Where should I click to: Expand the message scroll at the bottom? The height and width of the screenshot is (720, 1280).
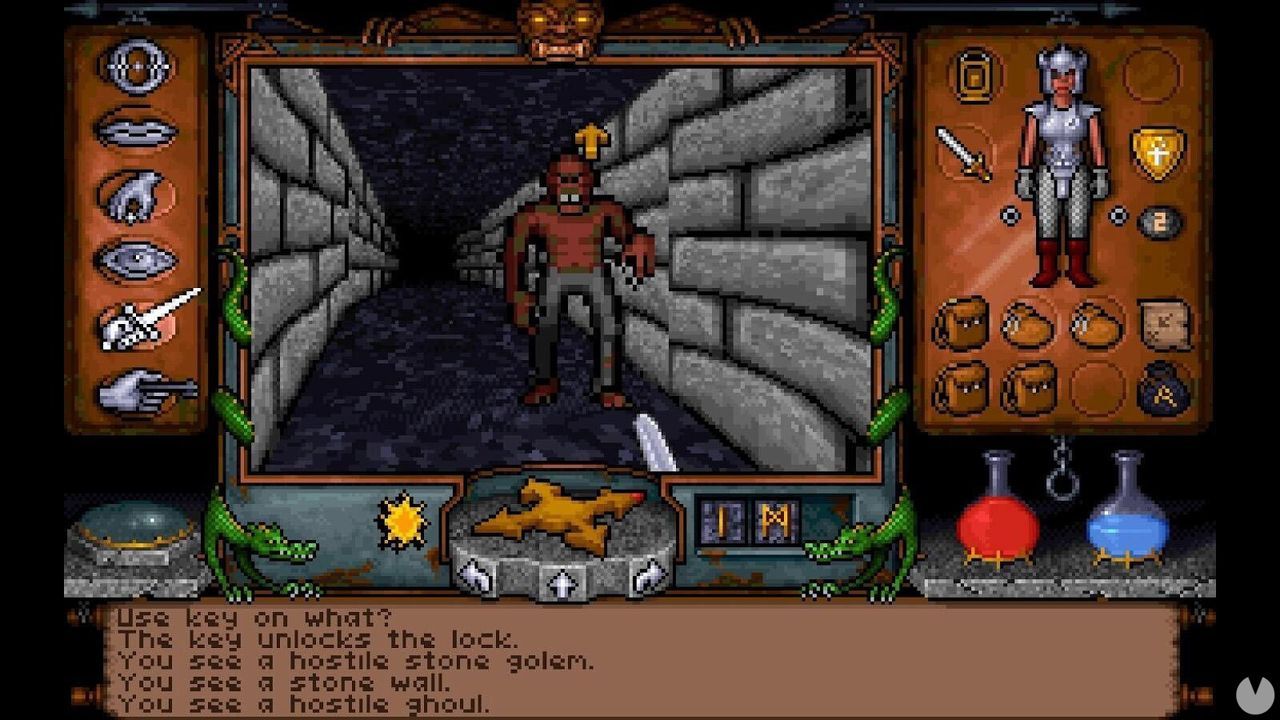coord(640,660)
